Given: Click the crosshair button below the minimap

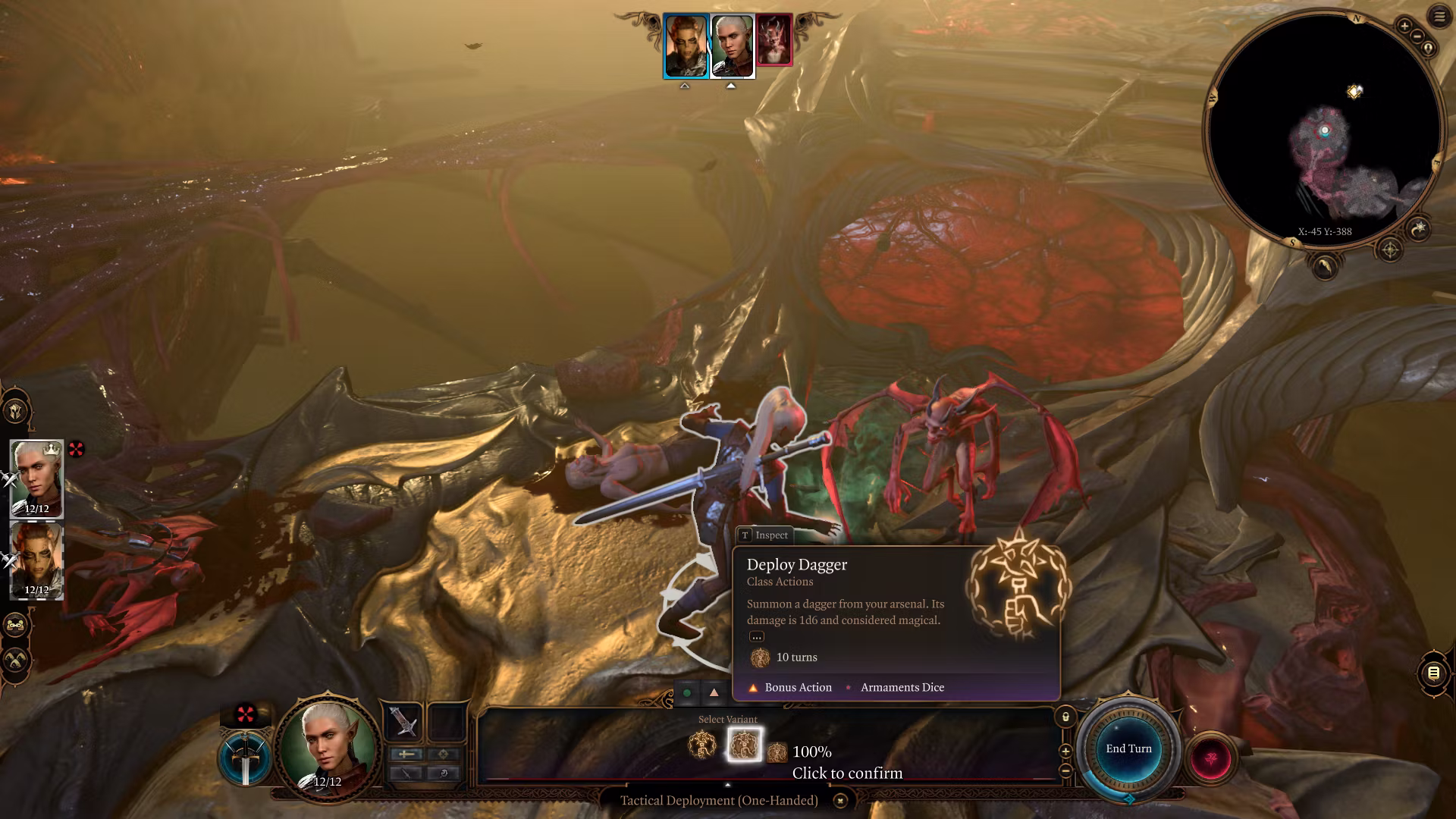Looking at the screenshot, I should [x=1389, y=249].
